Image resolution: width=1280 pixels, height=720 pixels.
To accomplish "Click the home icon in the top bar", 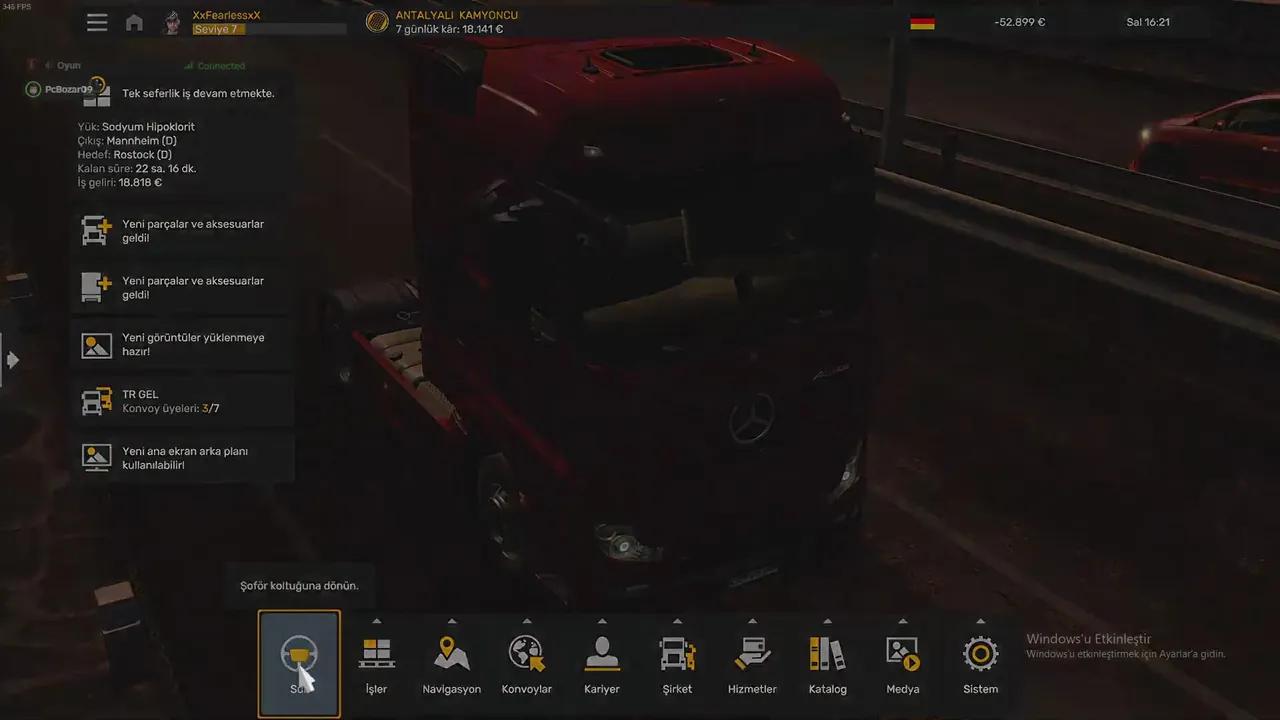I will coord(134,21).
